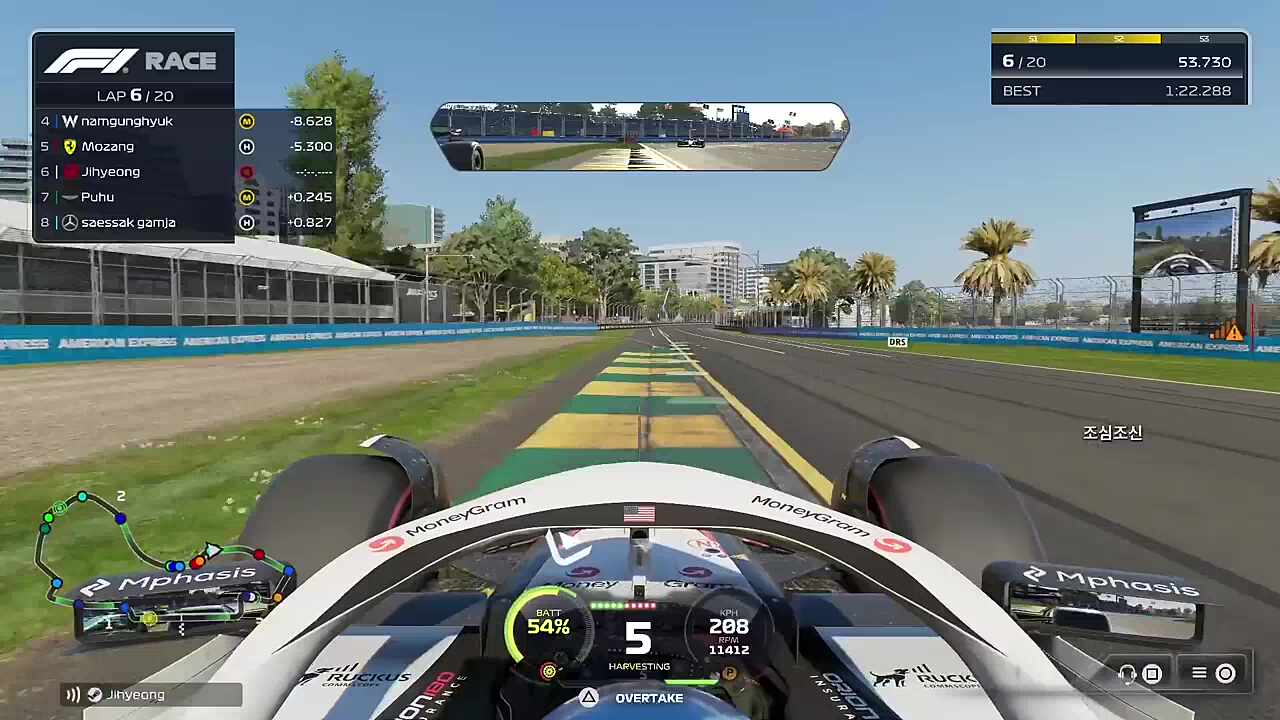Select the Mercedes logo beside saessak gamja

coord(70,222)
